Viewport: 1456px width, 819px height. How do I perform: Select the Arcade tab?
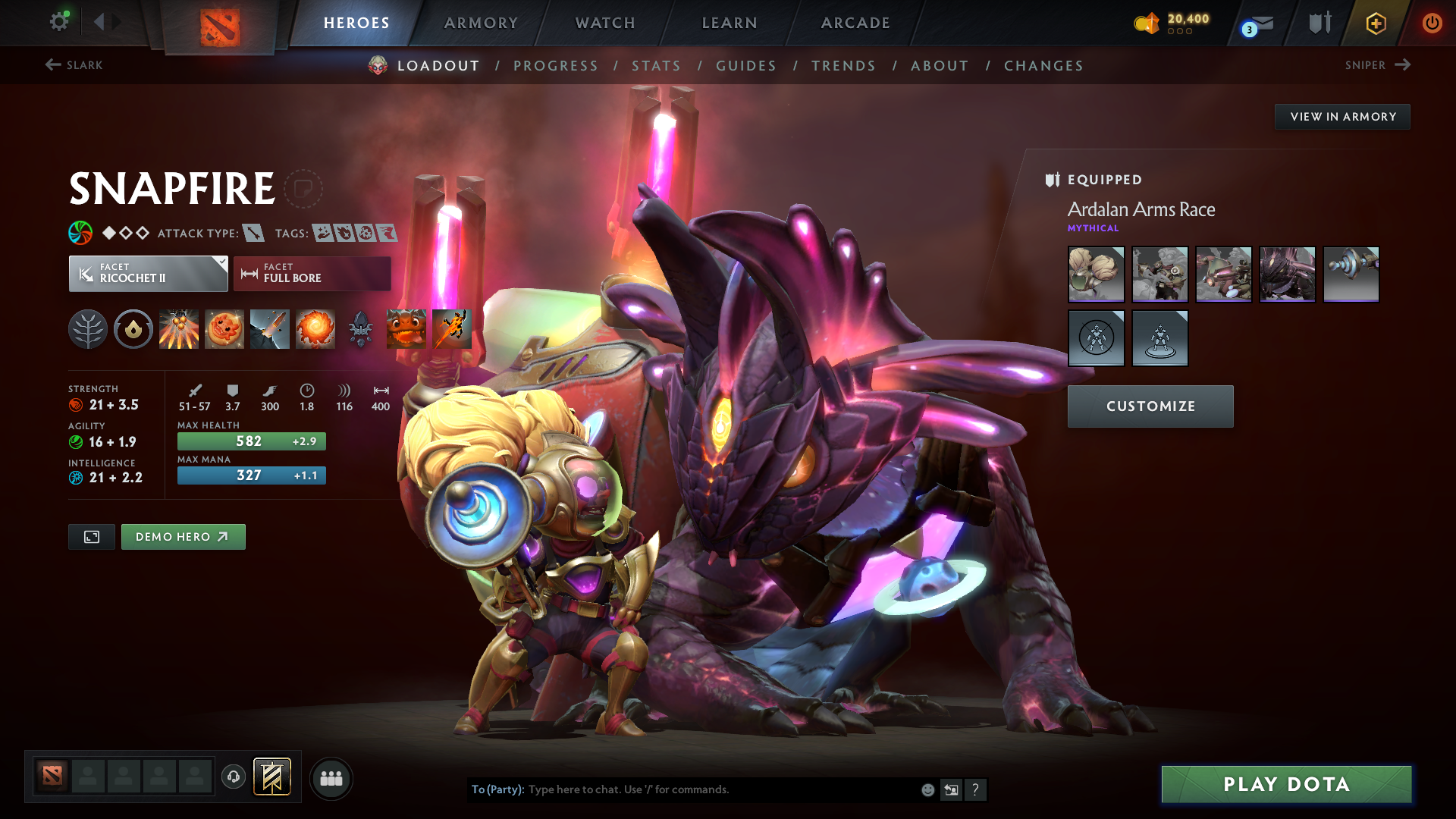point(855,23)
